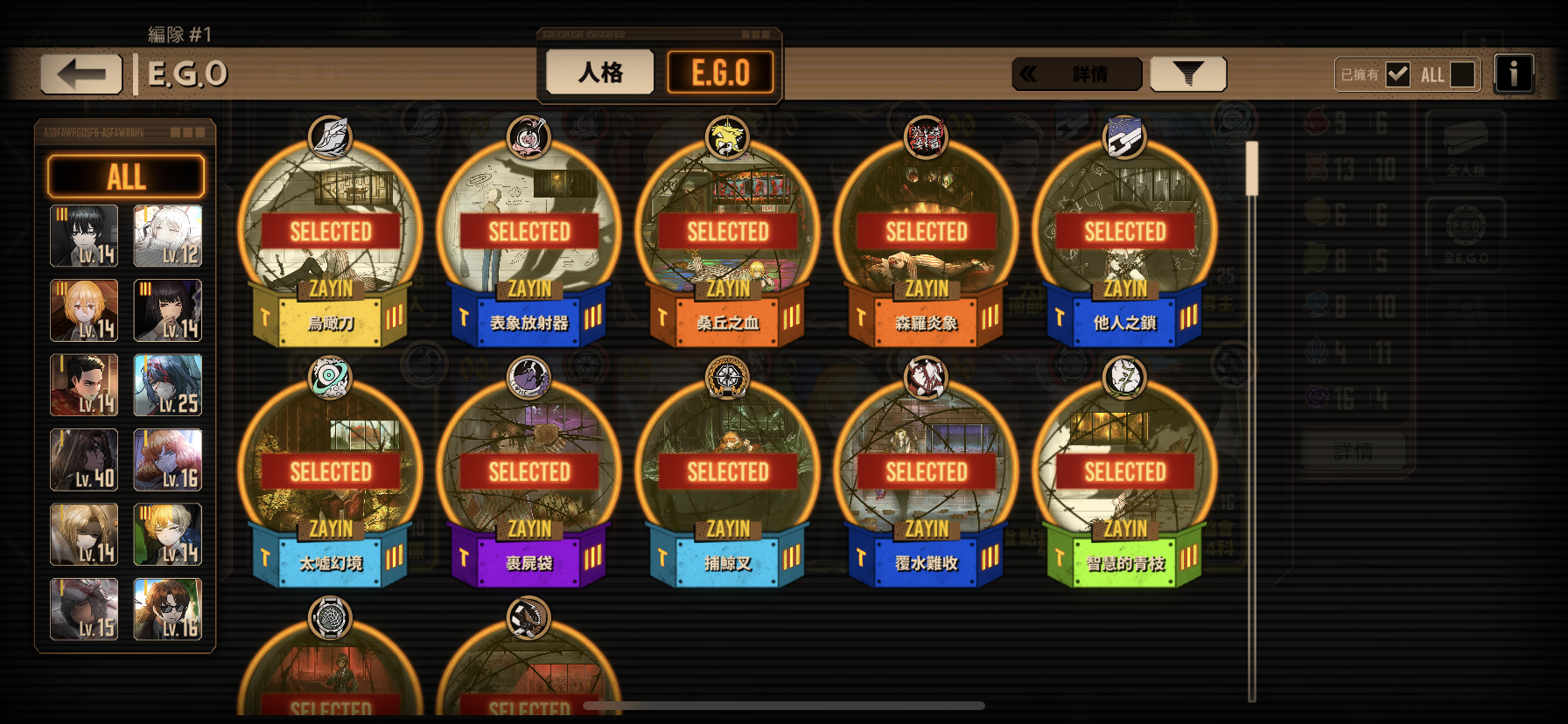Click the emblem icon above 表象放射器

(x=528, y=138)
